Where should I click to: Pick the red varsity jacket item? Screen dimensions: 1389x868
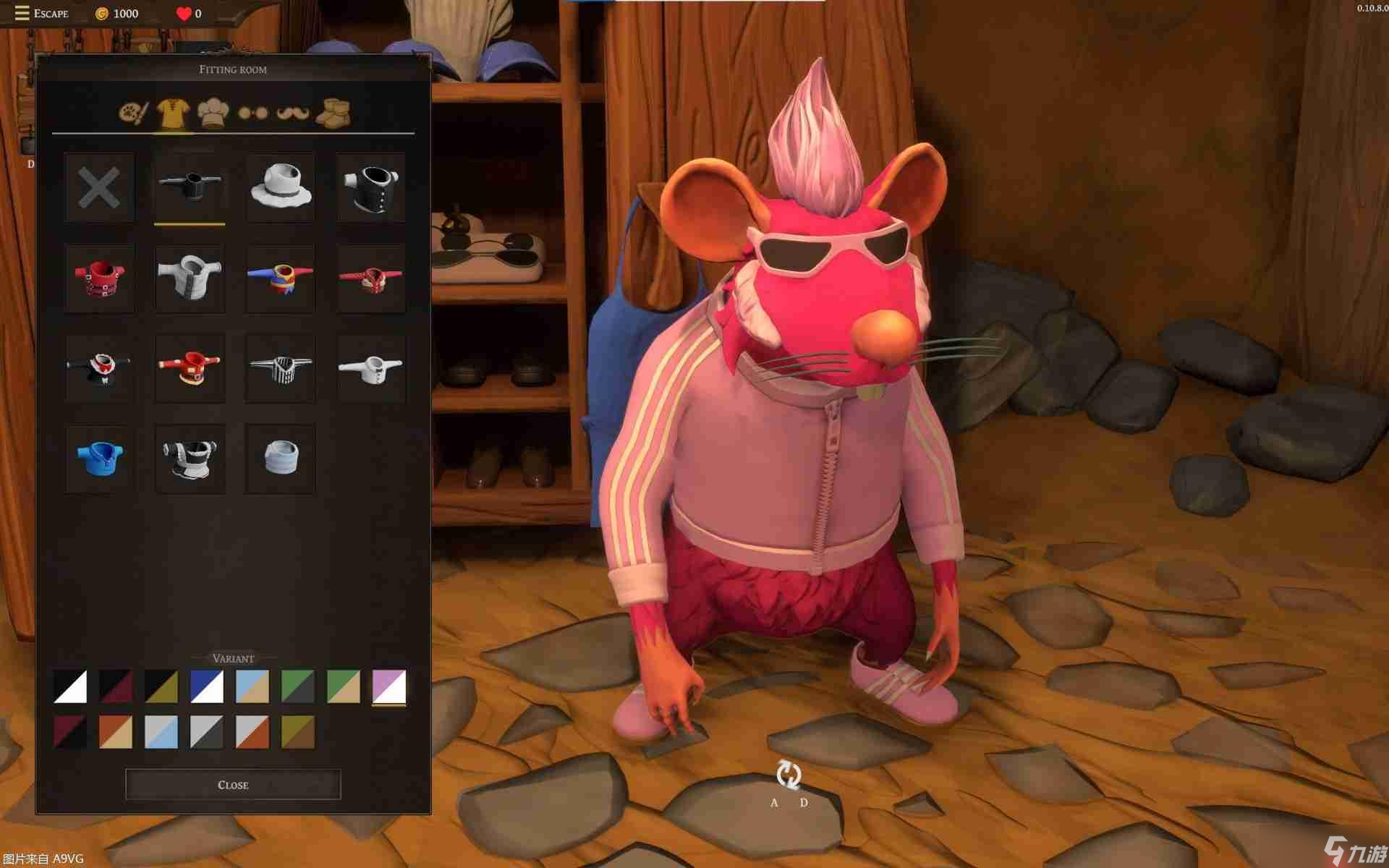click(190, 367)
